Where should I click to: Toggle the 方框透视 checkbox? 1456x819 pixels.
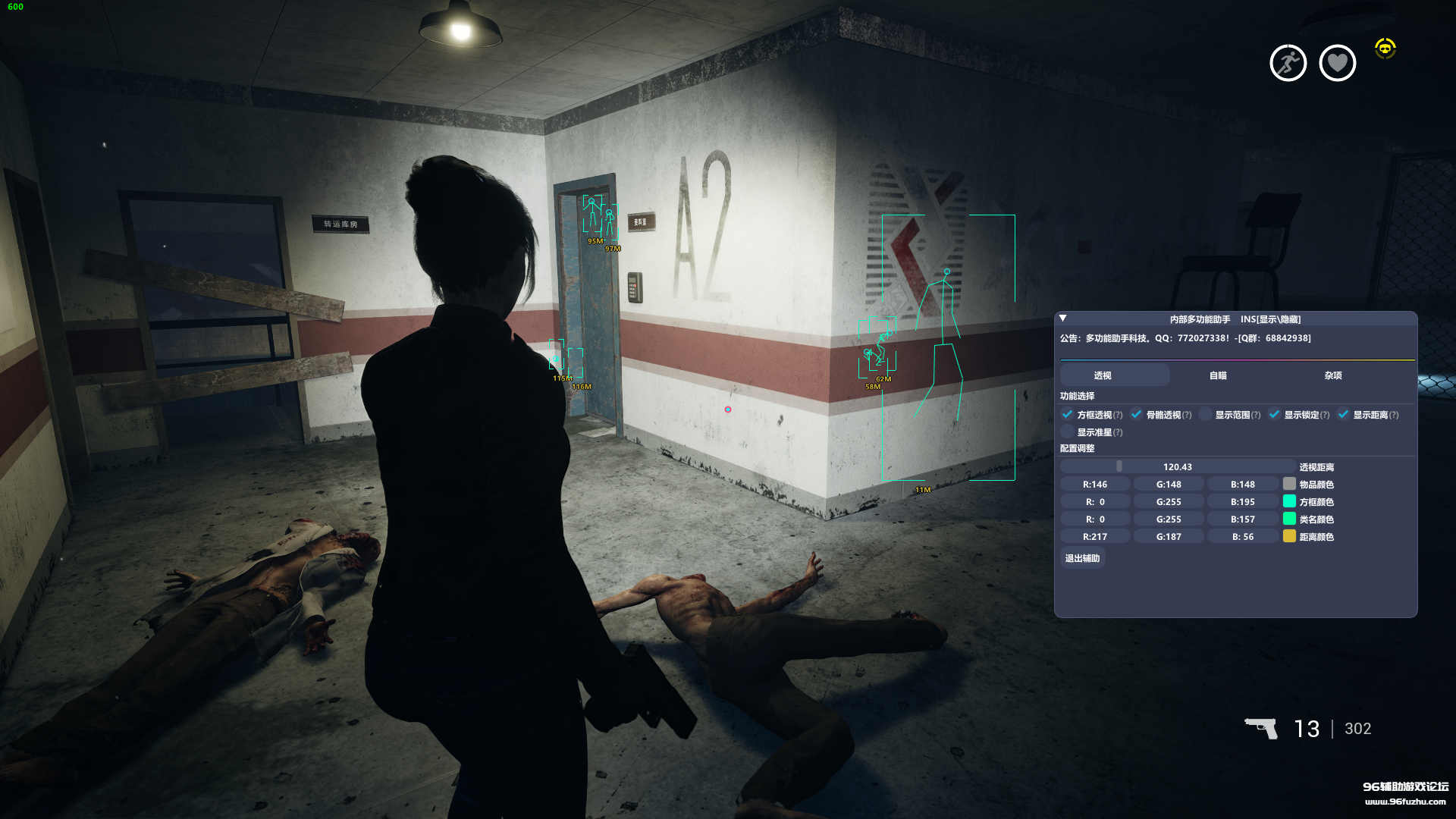[1068, 415]
